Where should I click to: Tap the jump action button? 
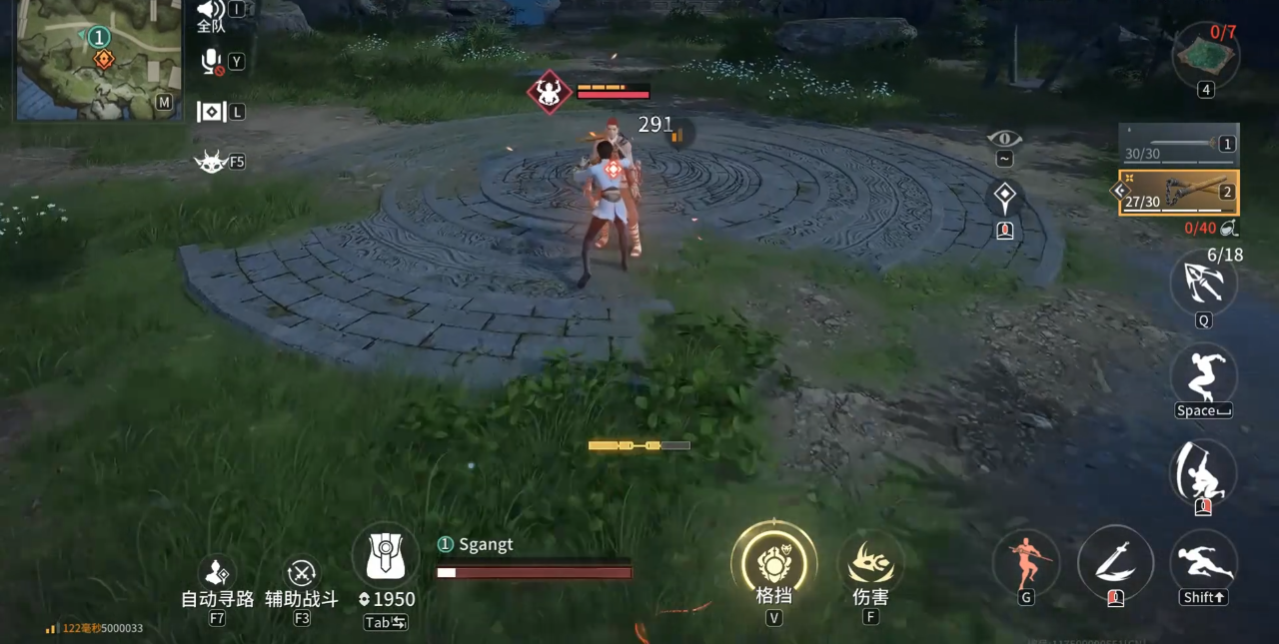[1203, 375]
